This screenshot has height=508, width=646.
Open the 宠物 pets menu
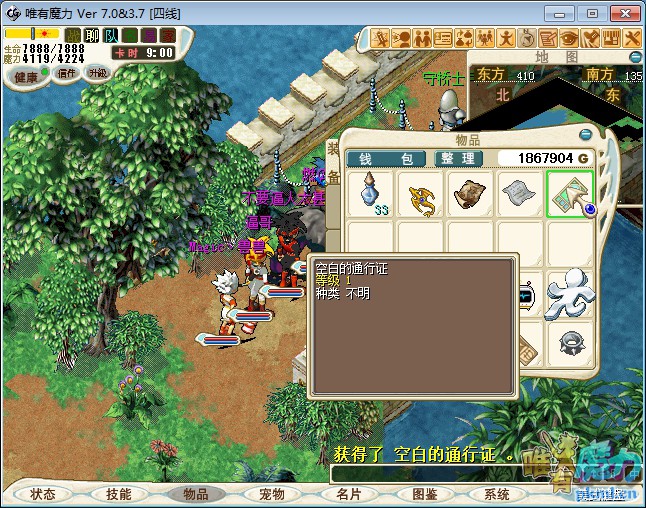click(271, 494)
